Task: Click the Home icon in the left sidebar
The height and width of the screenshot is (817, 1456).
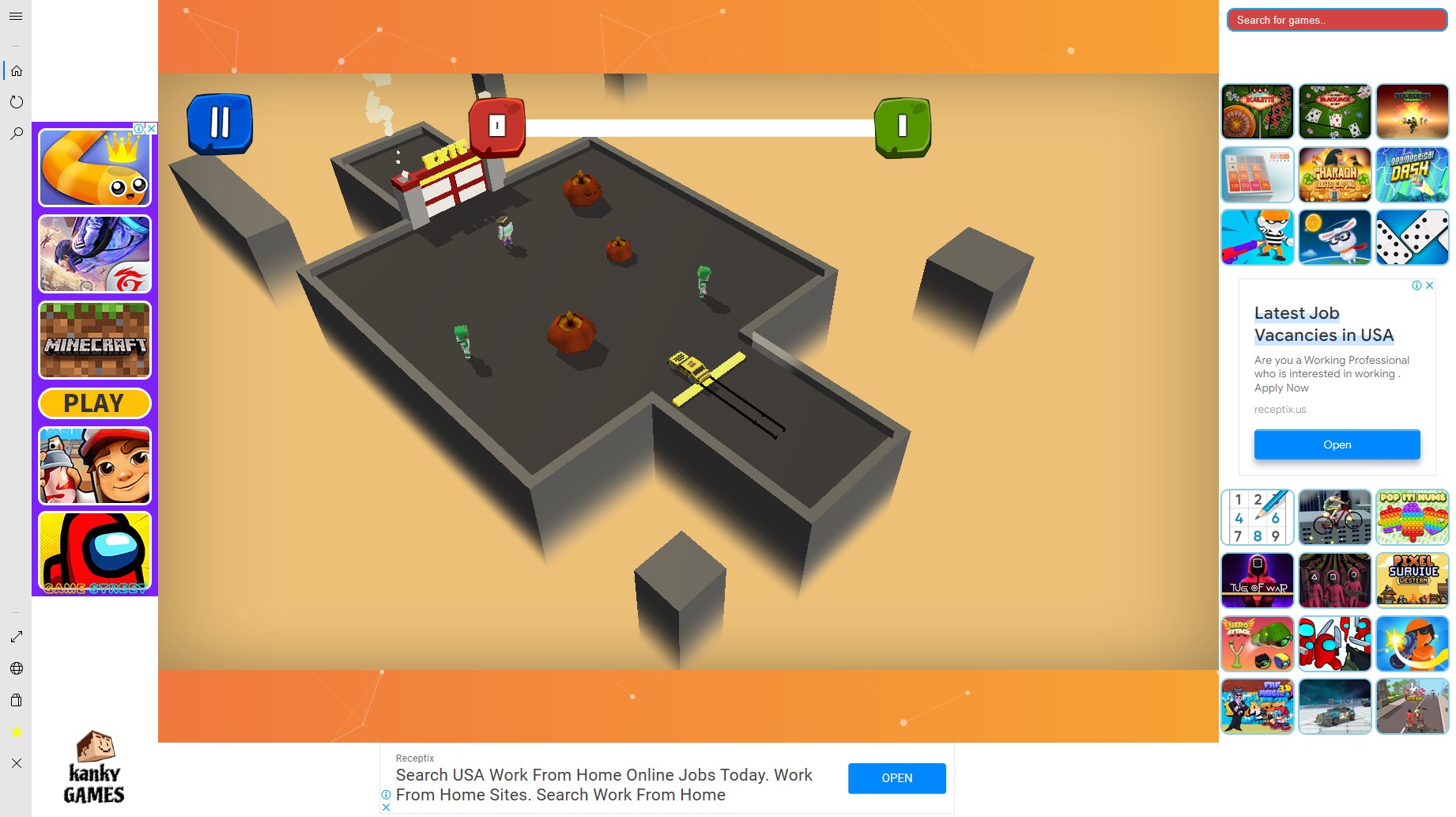Action: 17,70
